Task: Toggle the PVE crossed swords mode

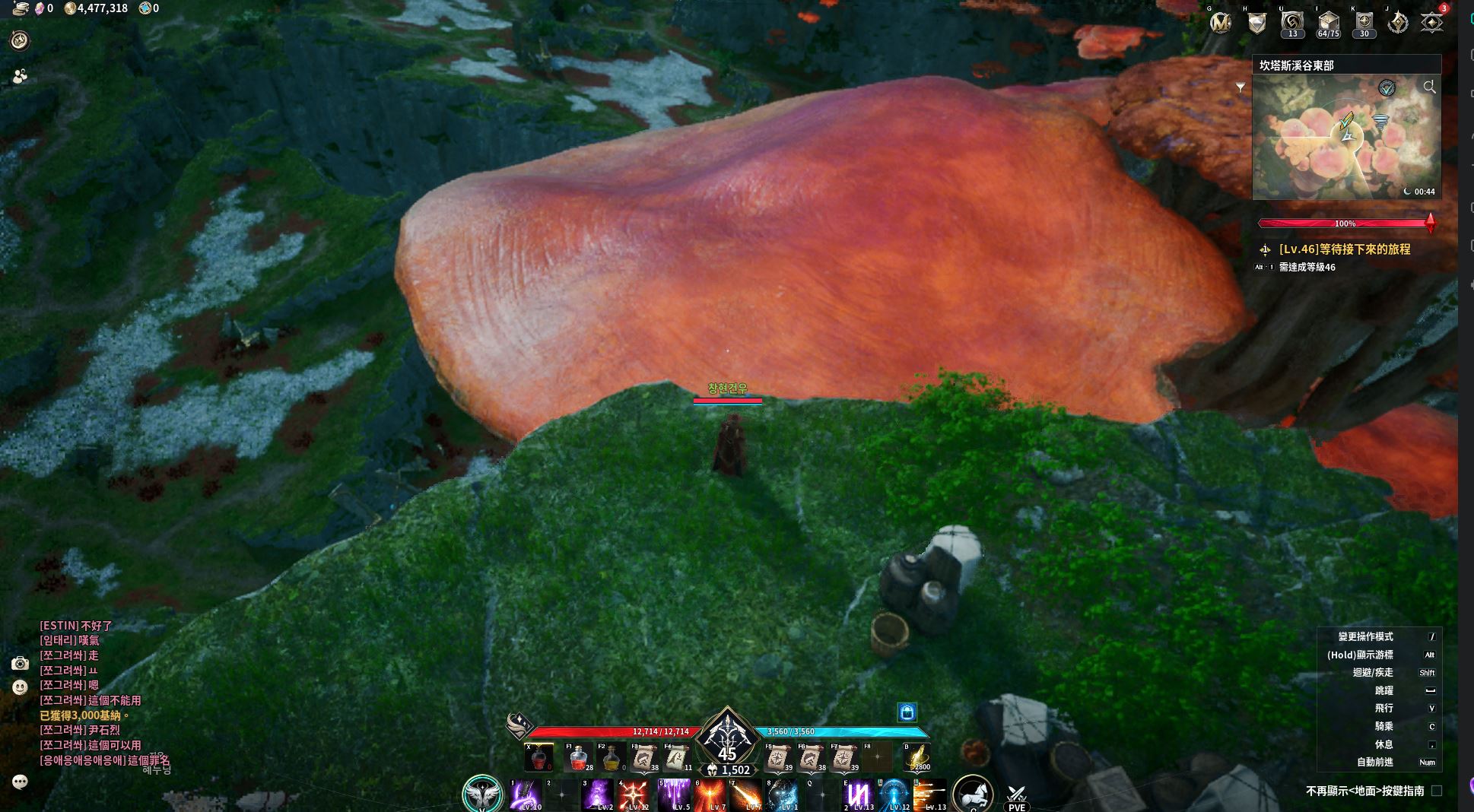Action: click(x=1016, y=796)
